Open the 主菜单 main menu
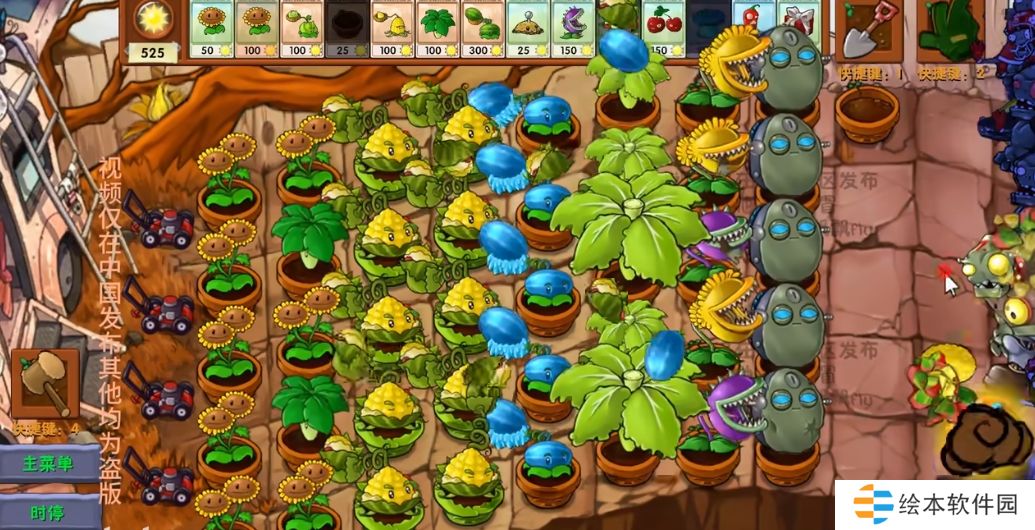Screen dimensions: 1035x530 pos(49,464)
